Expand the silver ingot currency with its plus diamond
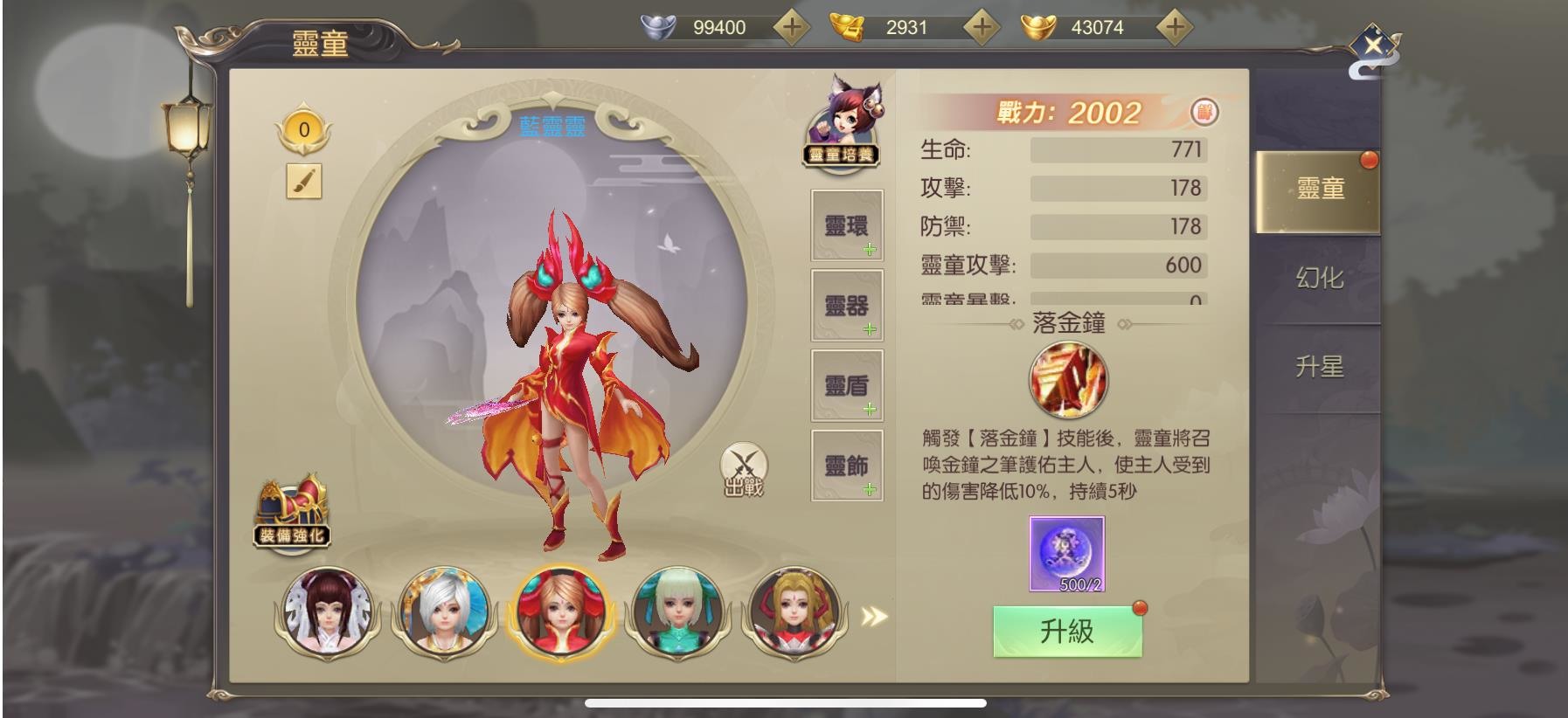This screenshot has width=1568, height=718. (x=792, y=27)
